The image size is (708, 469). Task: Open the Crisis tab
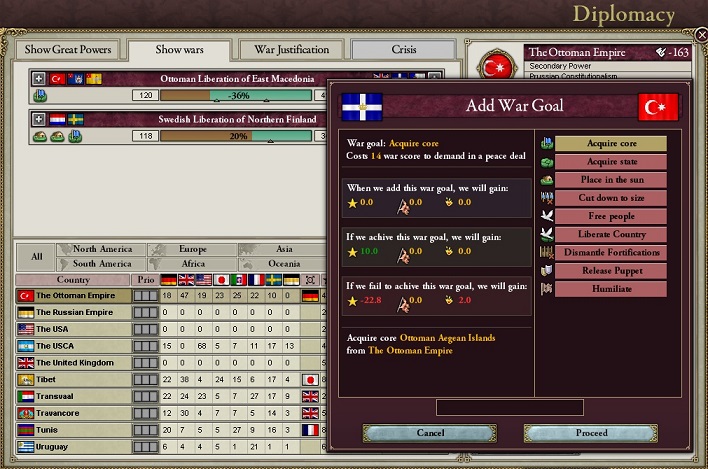[x=404, y=50]
